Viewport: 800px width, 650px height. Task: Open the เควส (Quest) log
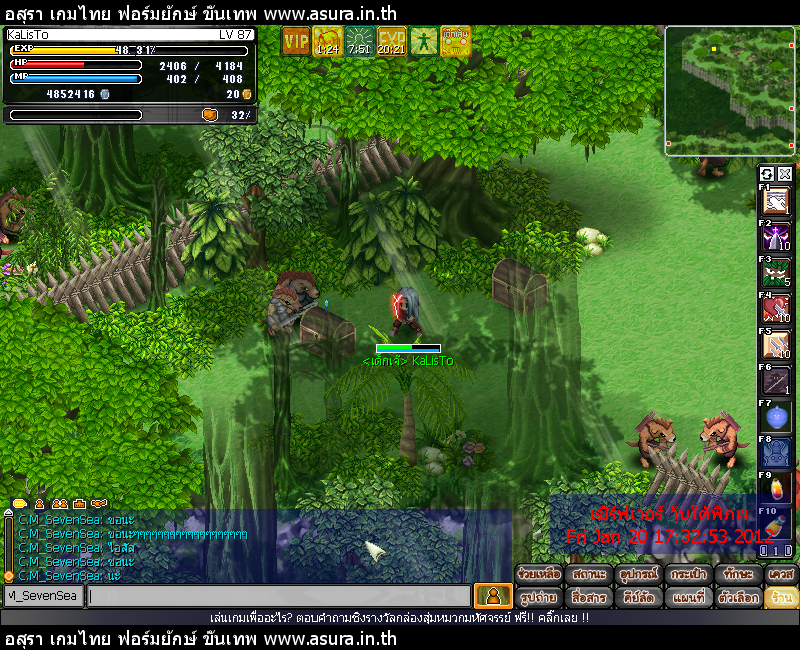[781, 575]
